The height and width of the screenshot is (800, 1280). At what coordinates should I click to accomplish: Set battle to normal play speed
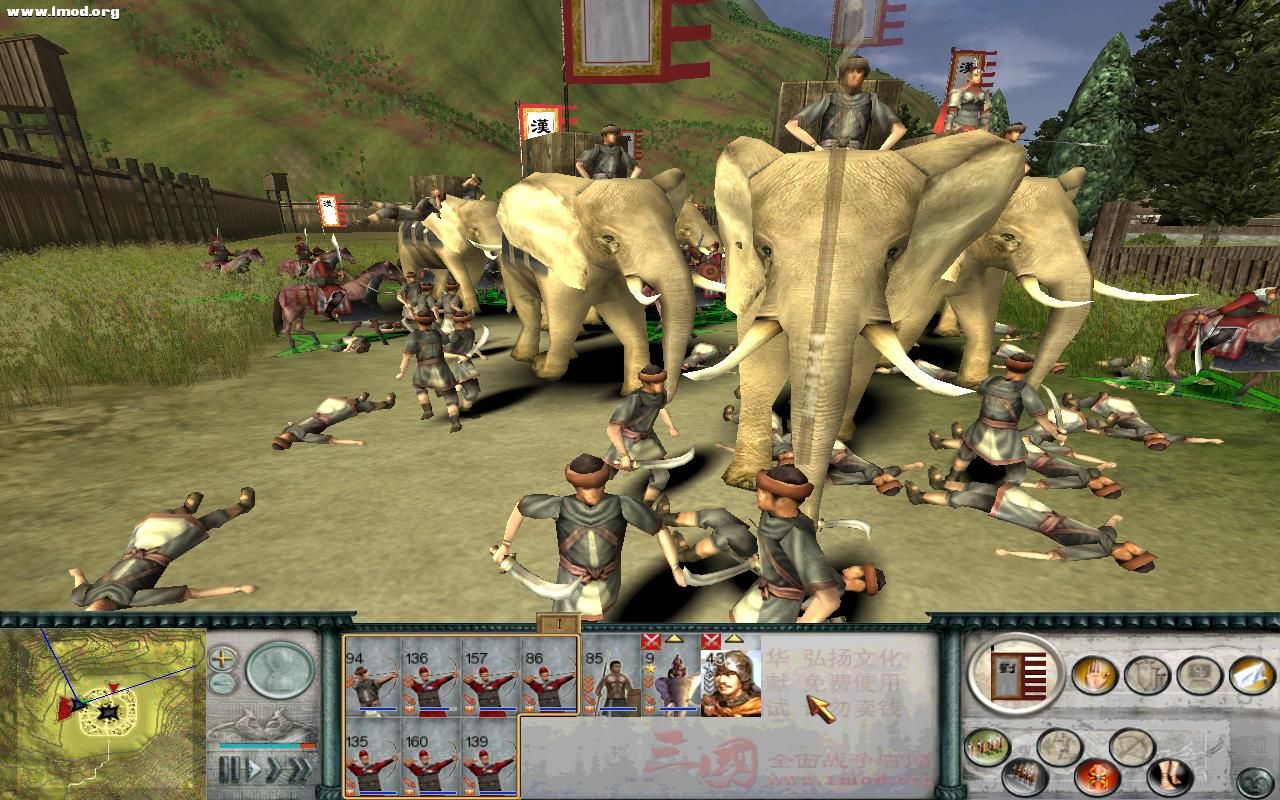pos(254,770)
